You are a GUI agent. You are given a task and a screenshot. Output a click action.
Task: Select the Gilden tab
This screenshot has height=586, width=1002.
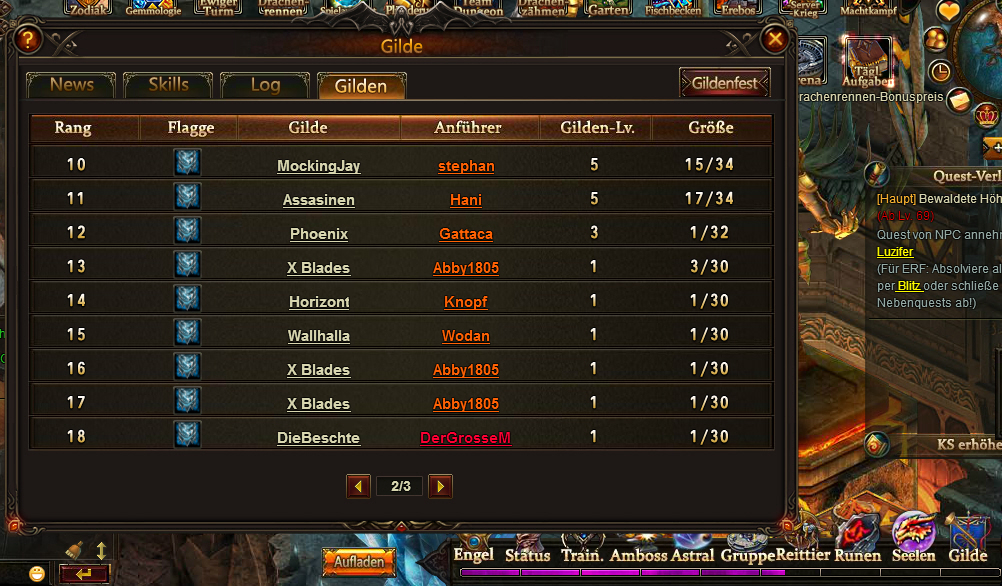(361, 86)
